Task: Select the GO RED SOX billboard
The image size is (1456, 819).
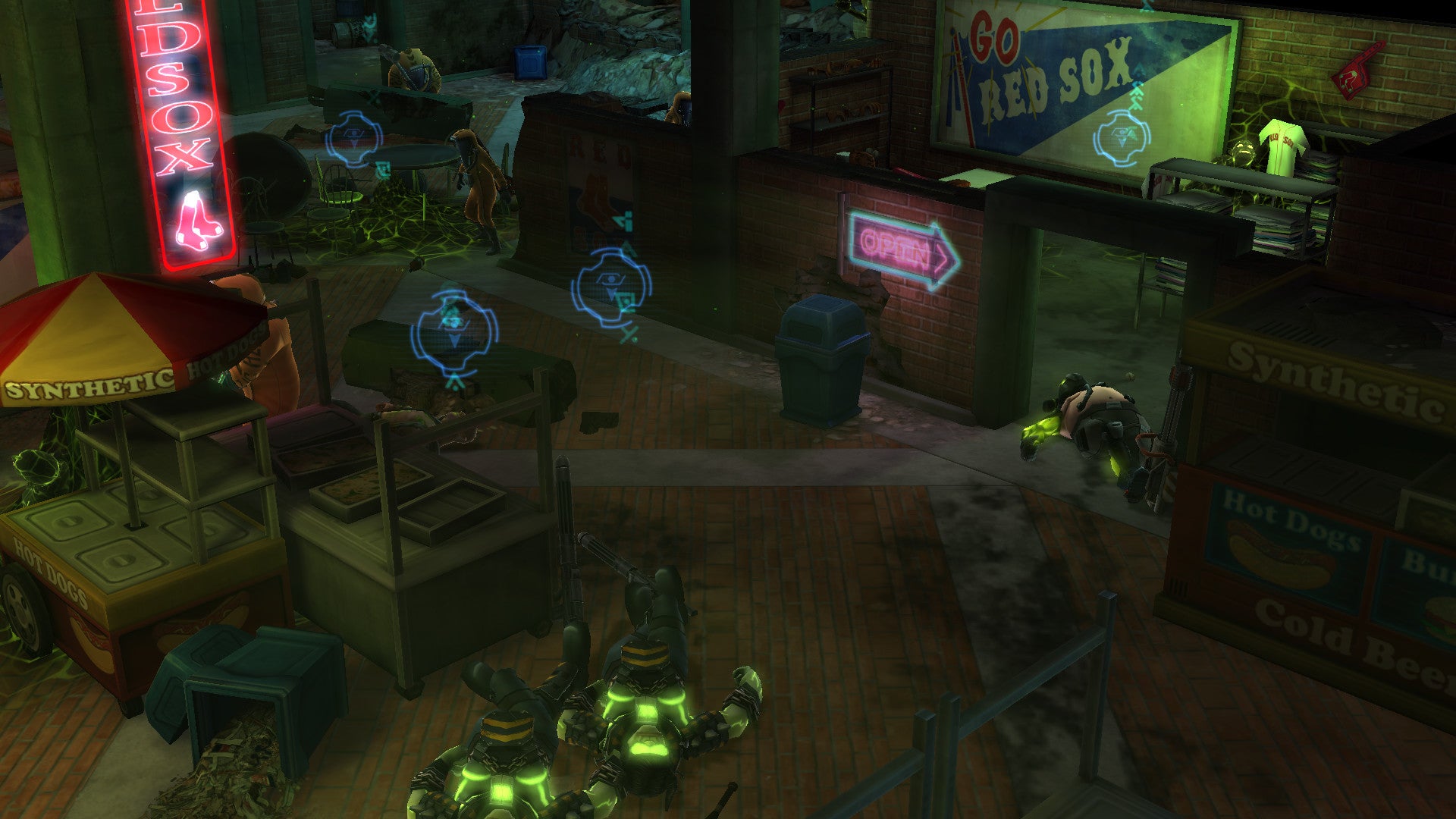Action: (x=1046, y=68)
